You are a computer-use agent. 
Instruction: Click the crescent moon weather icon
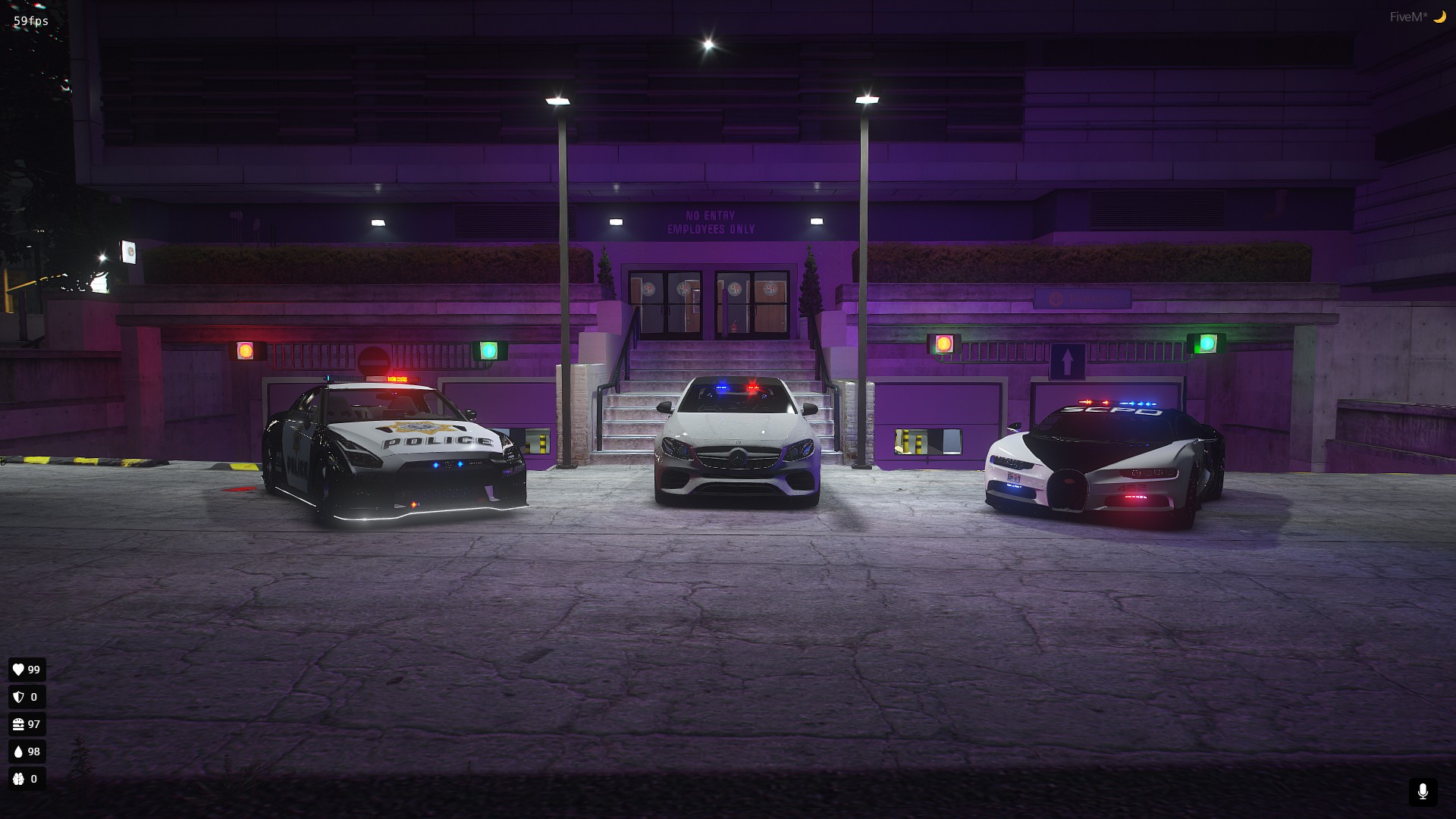(1440, 14)
